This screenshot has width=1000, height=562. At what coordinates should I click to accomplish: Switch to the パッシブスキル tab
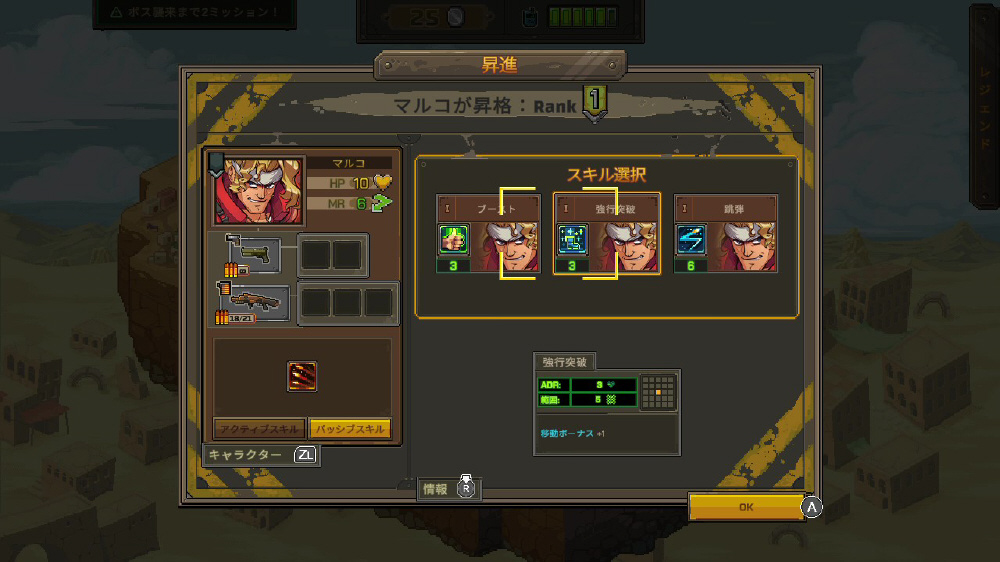click(x=349, y=428)
